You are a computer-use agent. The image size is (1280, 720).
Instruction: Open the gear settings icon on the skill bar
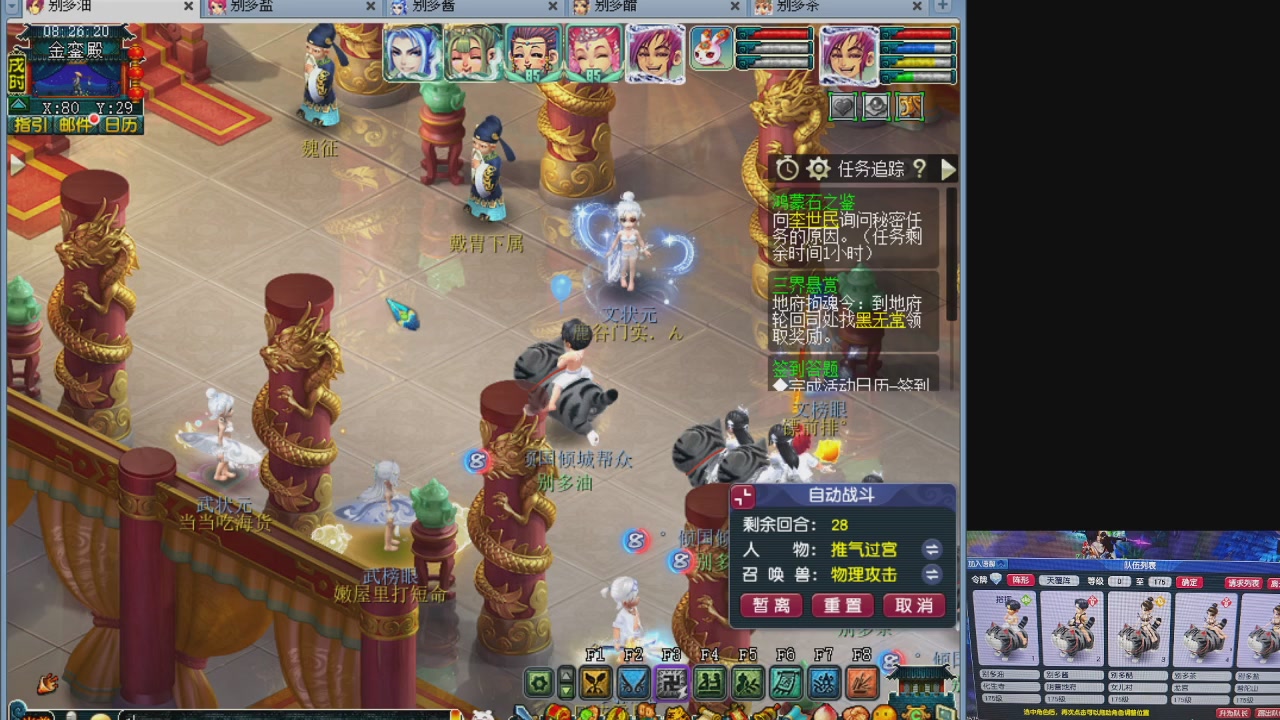click(x=539, y=684)
